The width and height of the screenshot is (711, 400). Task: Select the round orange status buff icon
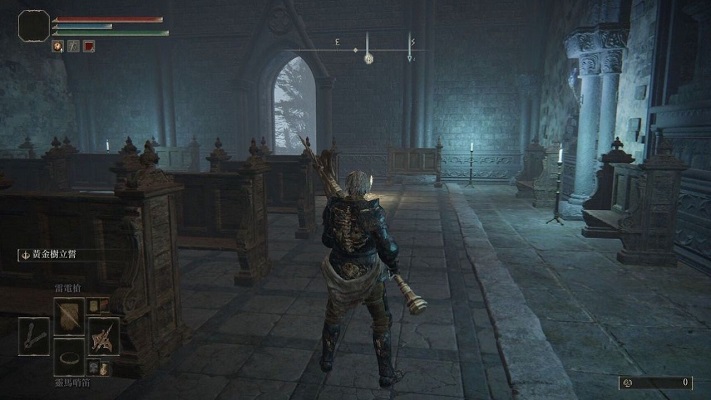point(58,46)
